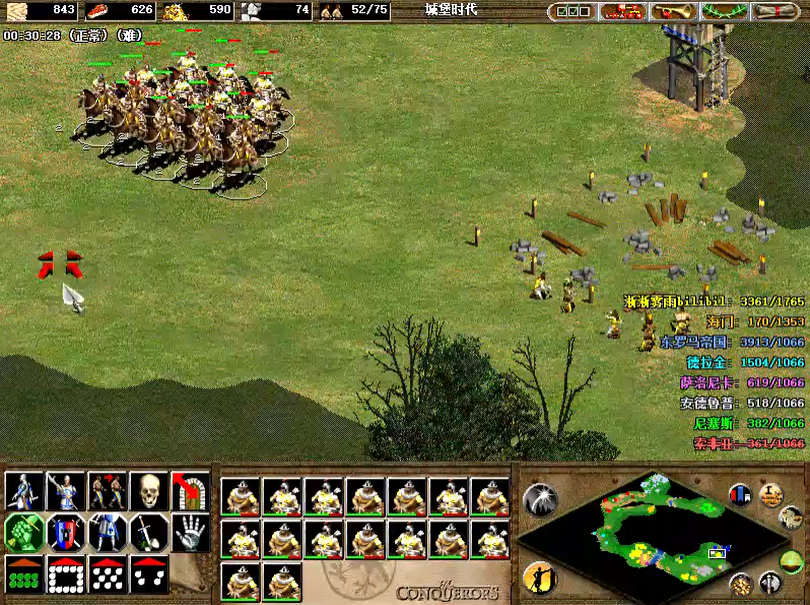Open the diplomacy laurel wreath button

pyautogui.click(x=724, y=11)
